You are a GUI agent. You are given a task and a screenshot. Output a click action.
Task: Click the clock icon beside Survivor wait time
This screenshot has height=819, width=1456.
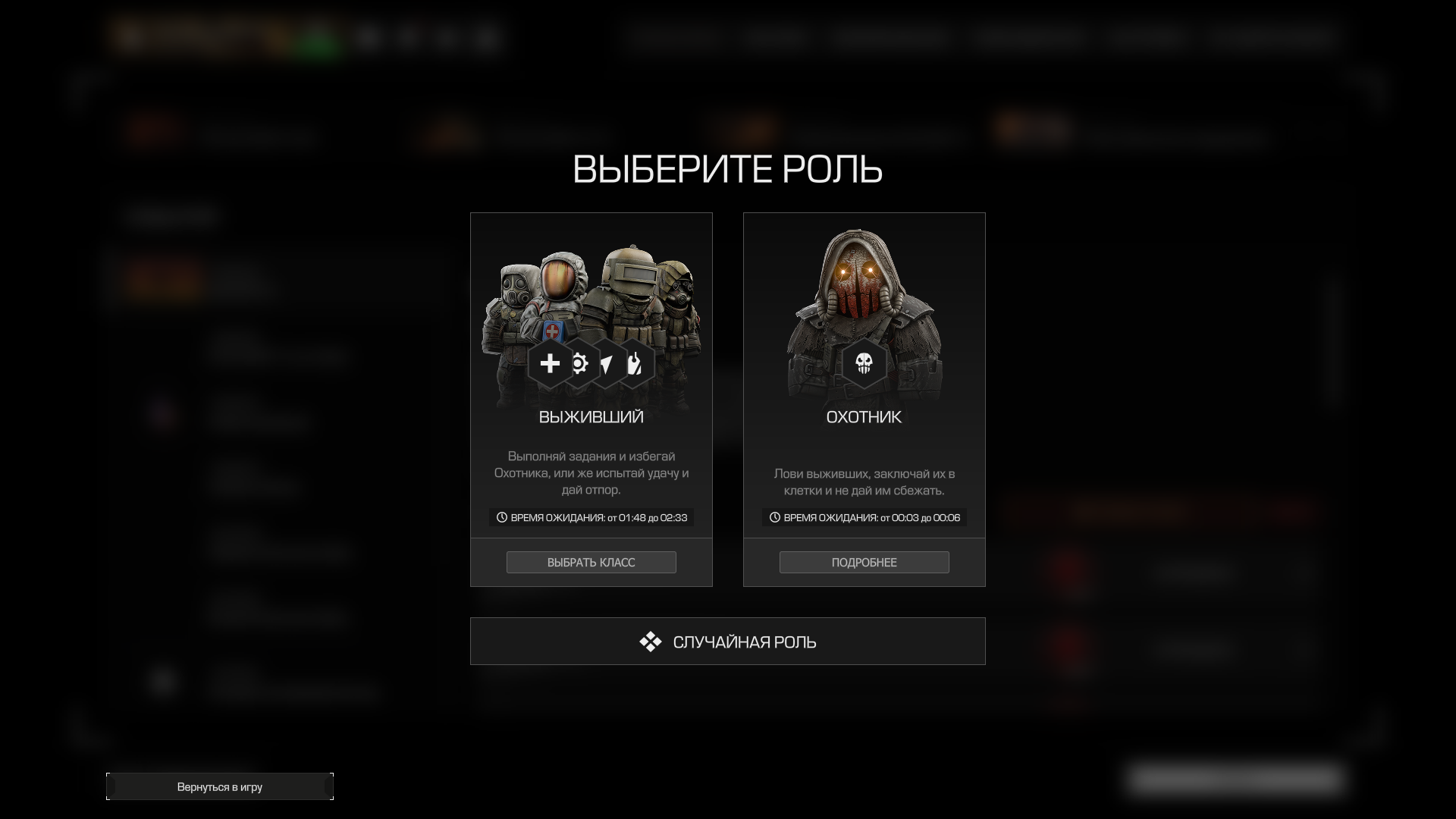(502, 517)
